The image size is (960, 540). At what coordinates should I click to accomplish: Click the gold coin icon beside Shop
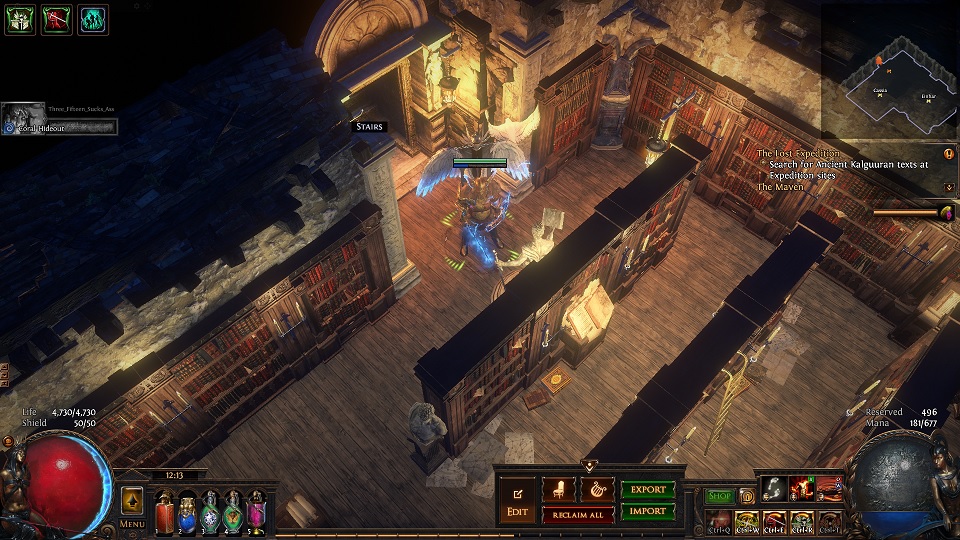click(746, 496)
